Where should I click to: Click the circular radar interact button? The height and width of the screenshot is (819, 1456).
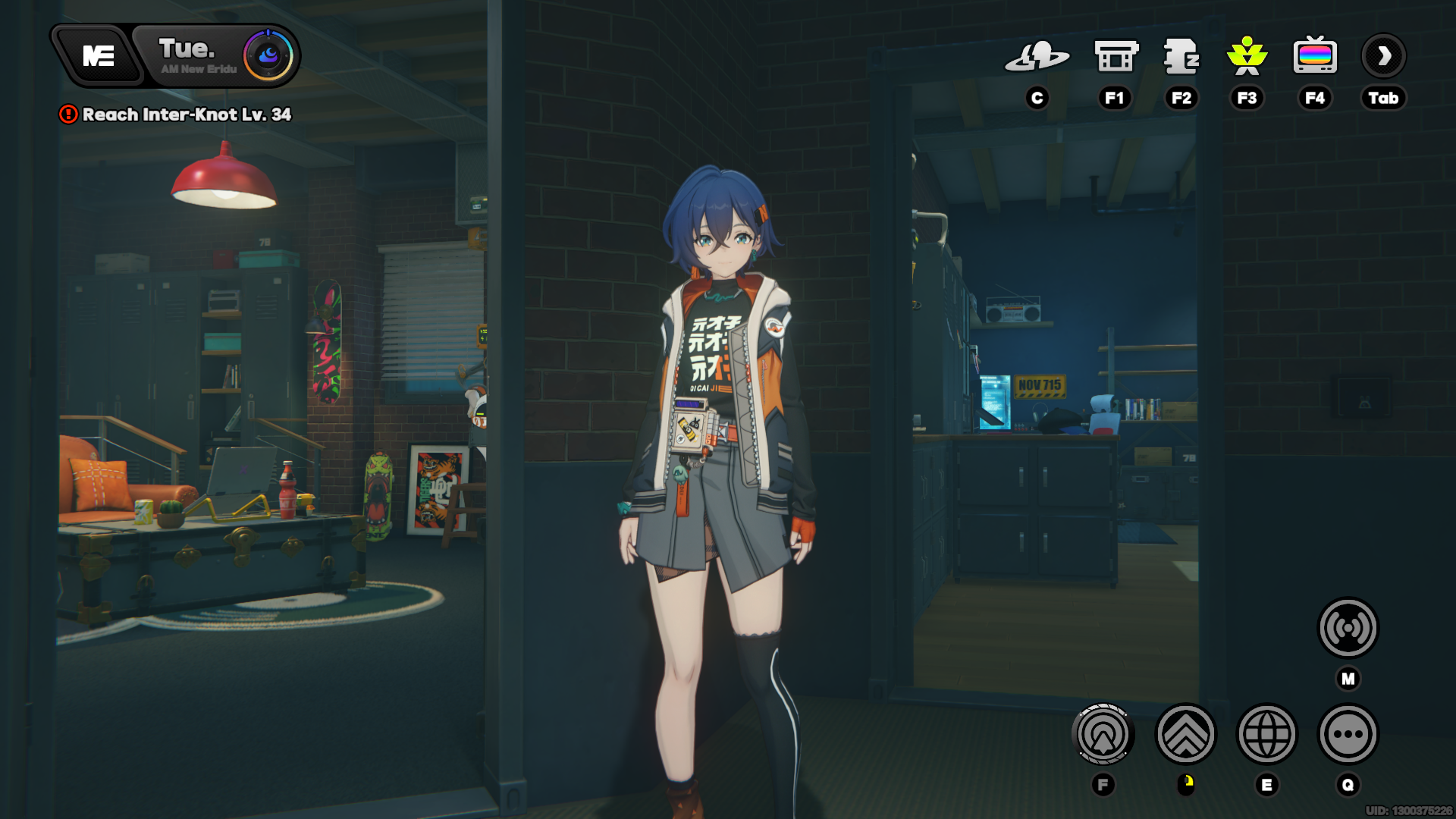pyautogui.click(x=1103, y=734)
